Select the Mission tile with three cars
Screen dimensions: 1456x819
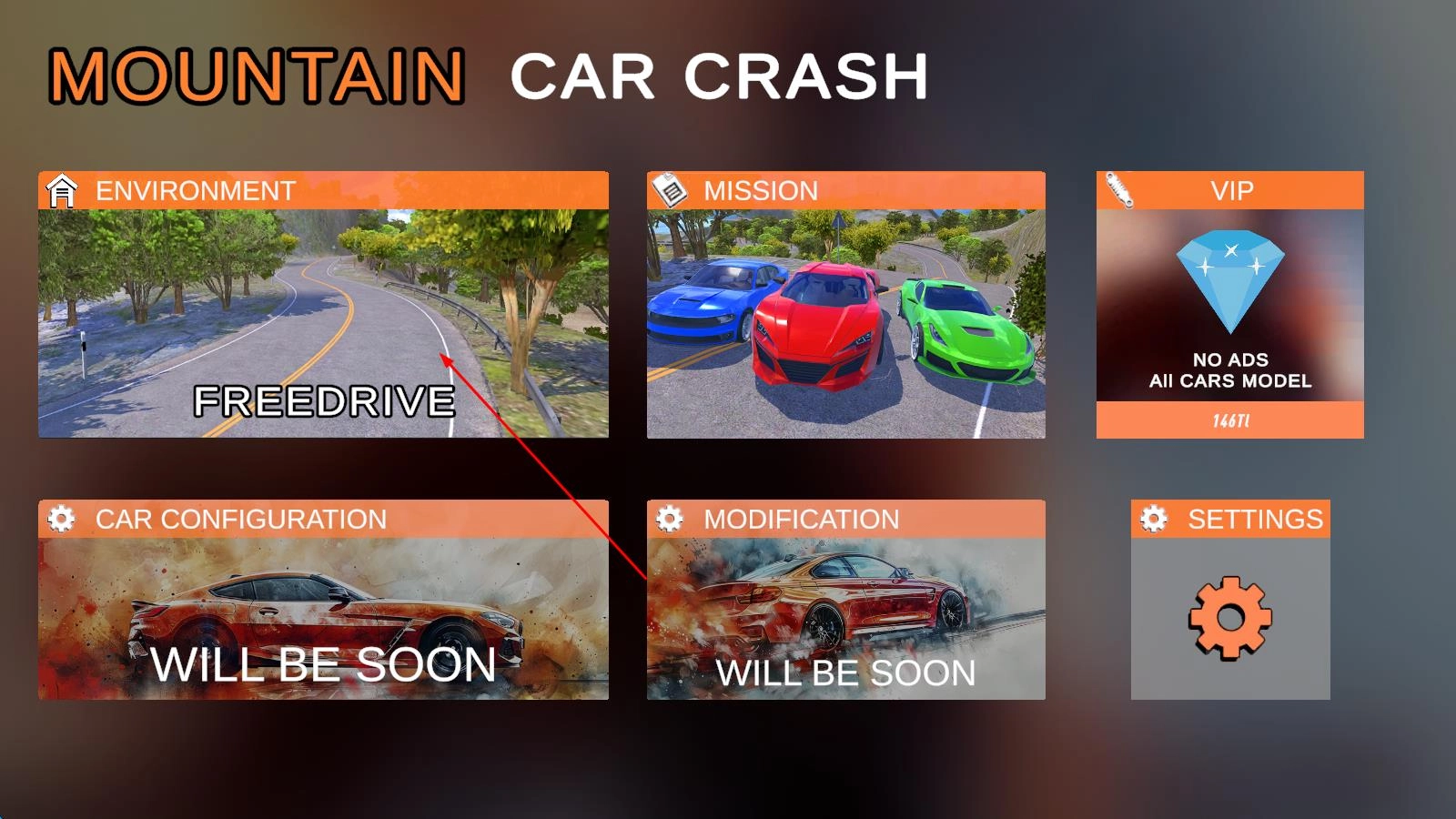point(845,323)
